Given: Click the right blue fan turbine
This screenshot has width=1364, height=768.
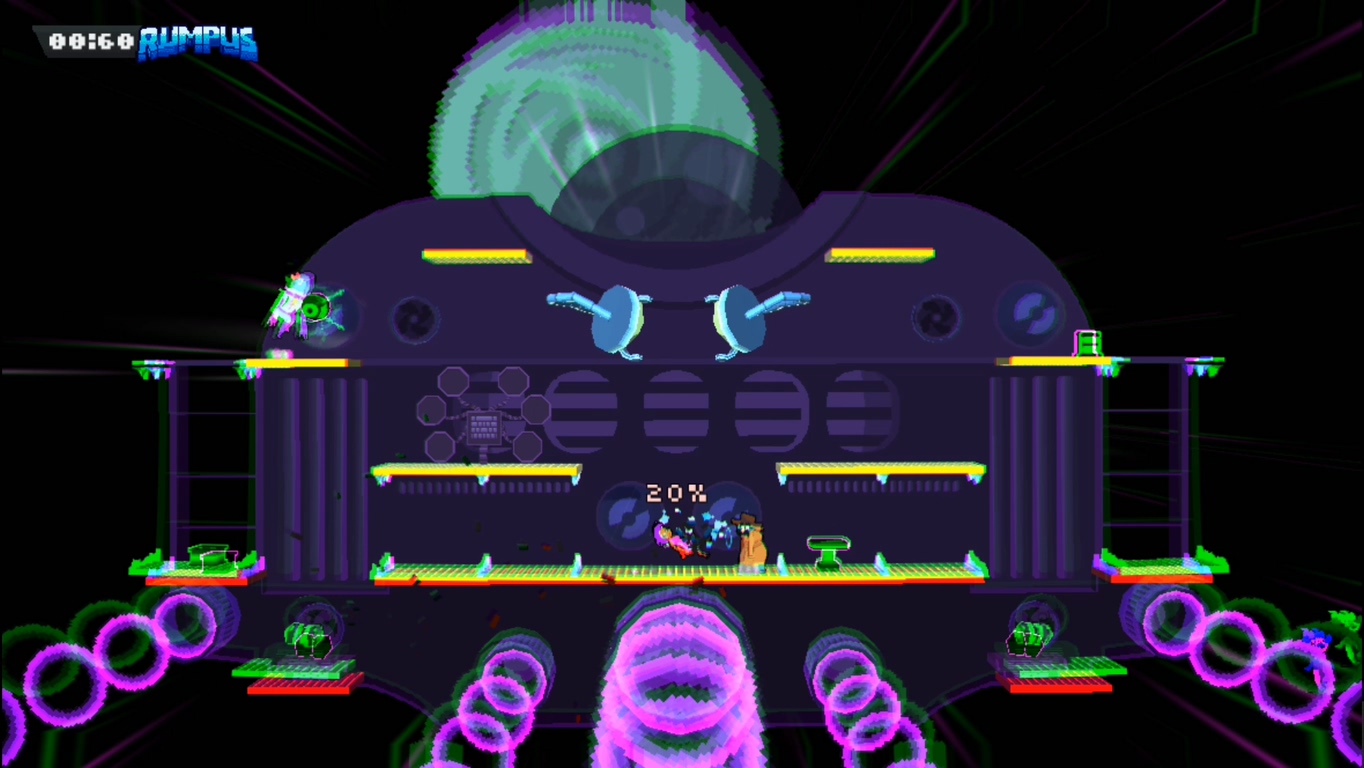Looking at the screenshot, I should (740, 318).
